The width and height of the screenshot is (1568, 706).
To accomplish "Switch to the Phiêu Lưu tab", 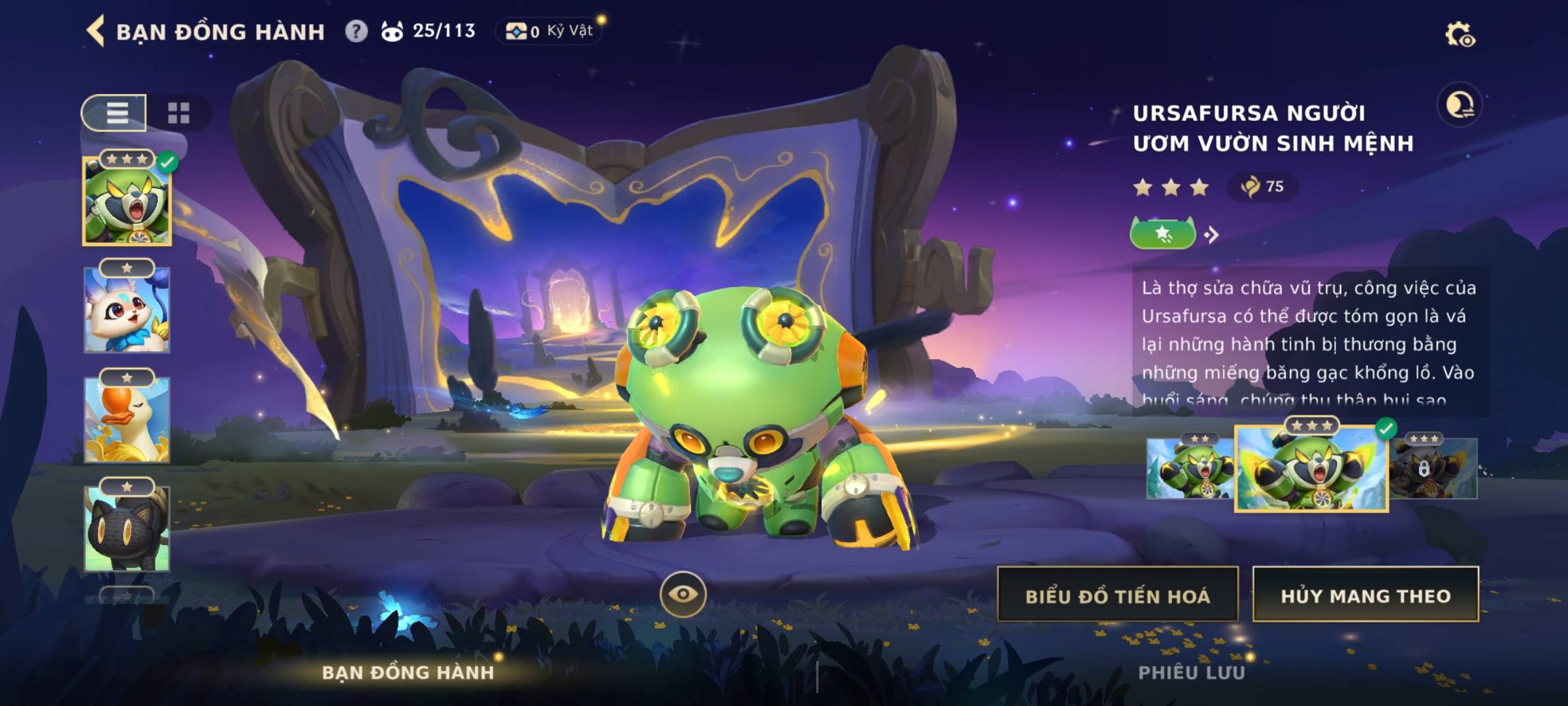I will [x=1192, y=673].
